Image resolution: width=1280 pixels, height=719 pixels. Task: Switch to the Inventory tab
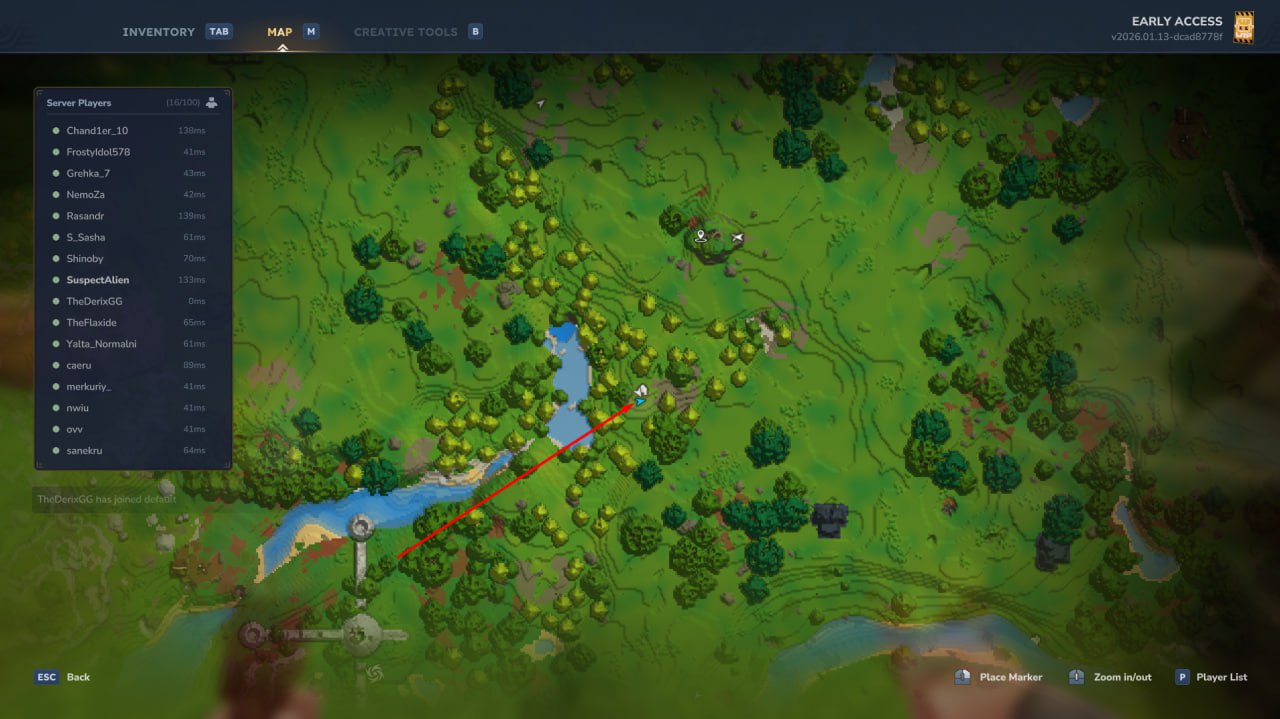click(159, 32)
